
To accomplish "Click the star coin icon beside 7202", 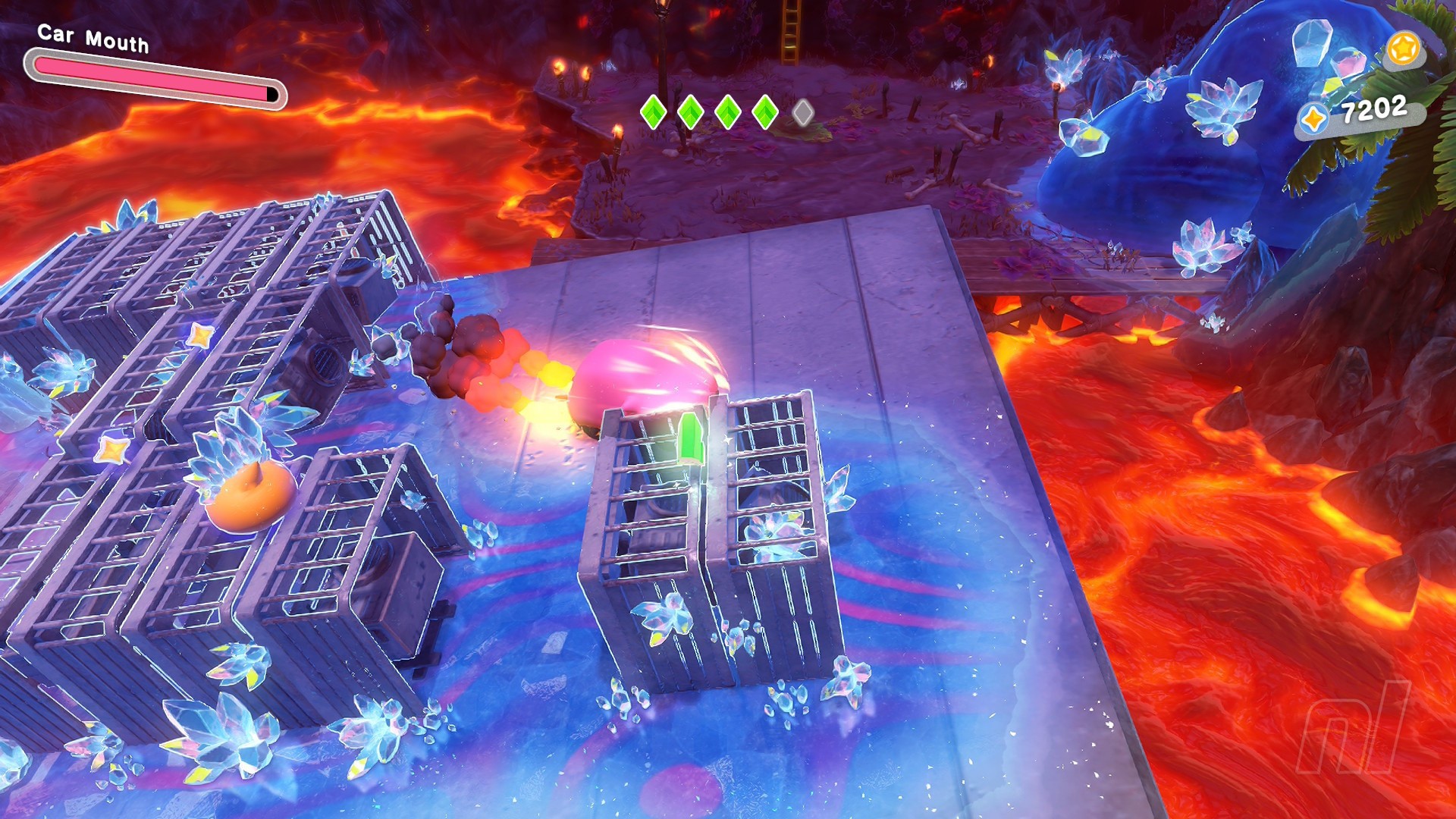I will pos(1313,119).
